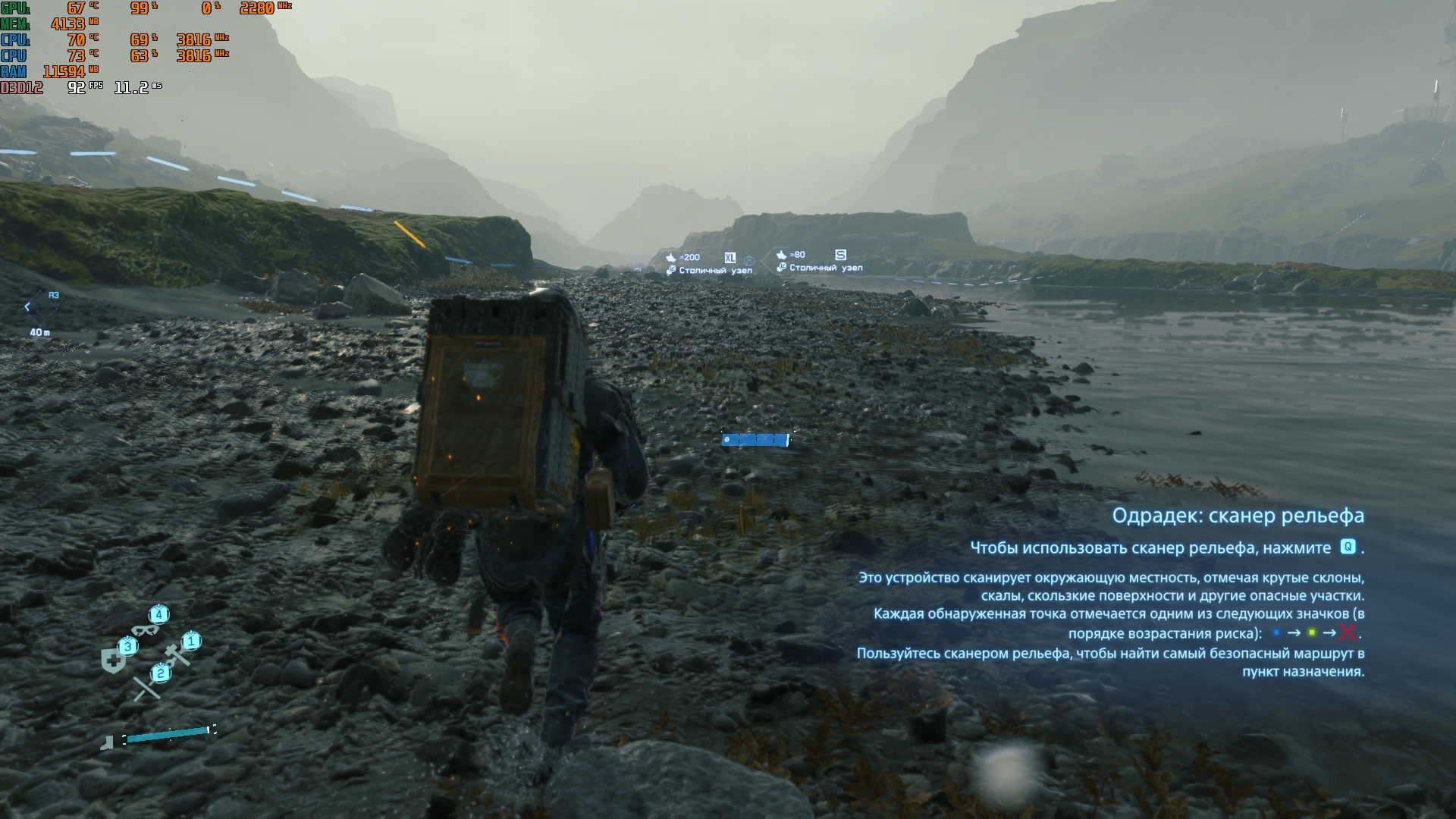Select the XL cargo marker for Столичный узел
1456x819 pixels.
coord(730,258)
